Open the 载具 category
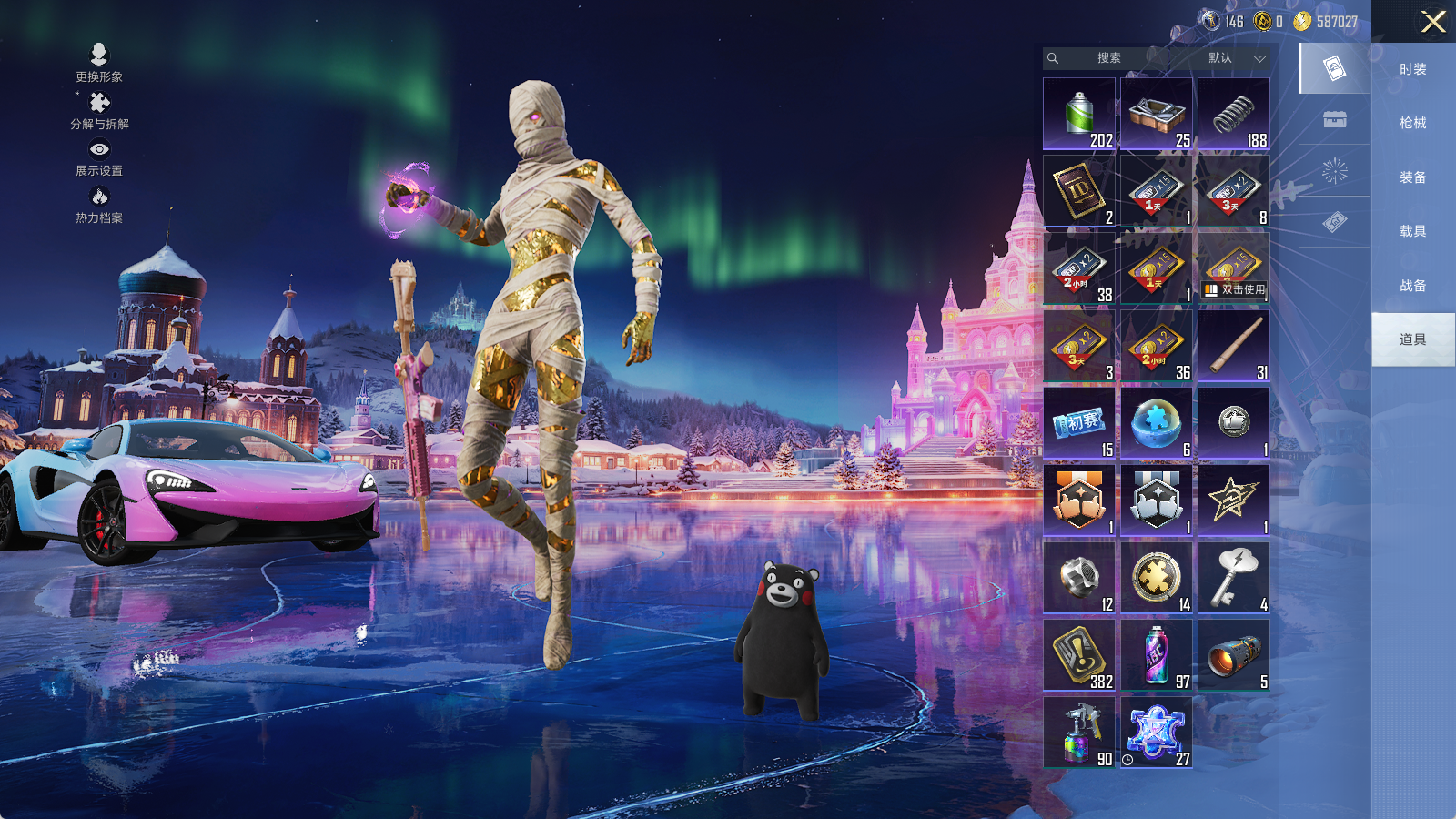This screenshot has height=819, width=1456. tap(1412, 231)
